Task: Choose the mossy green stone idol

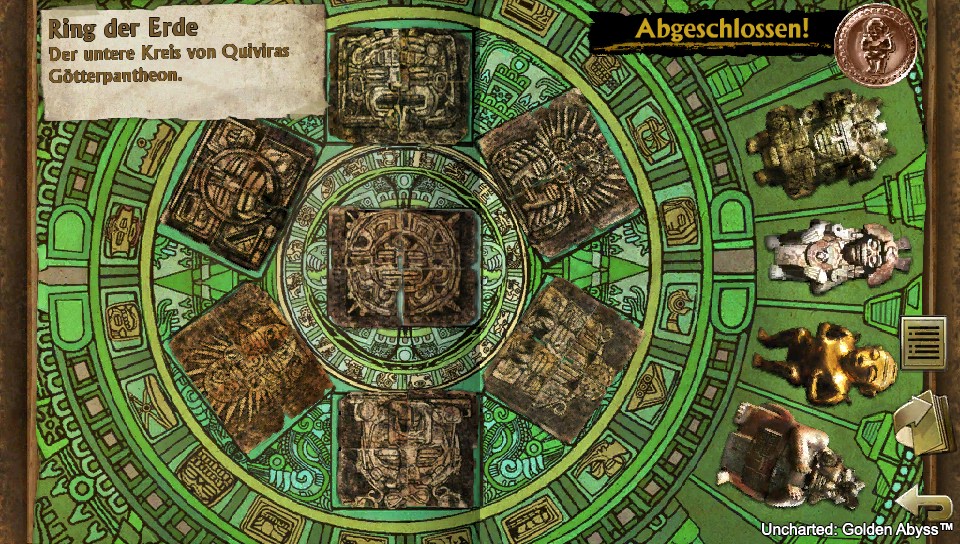Action: pos(827,148)
